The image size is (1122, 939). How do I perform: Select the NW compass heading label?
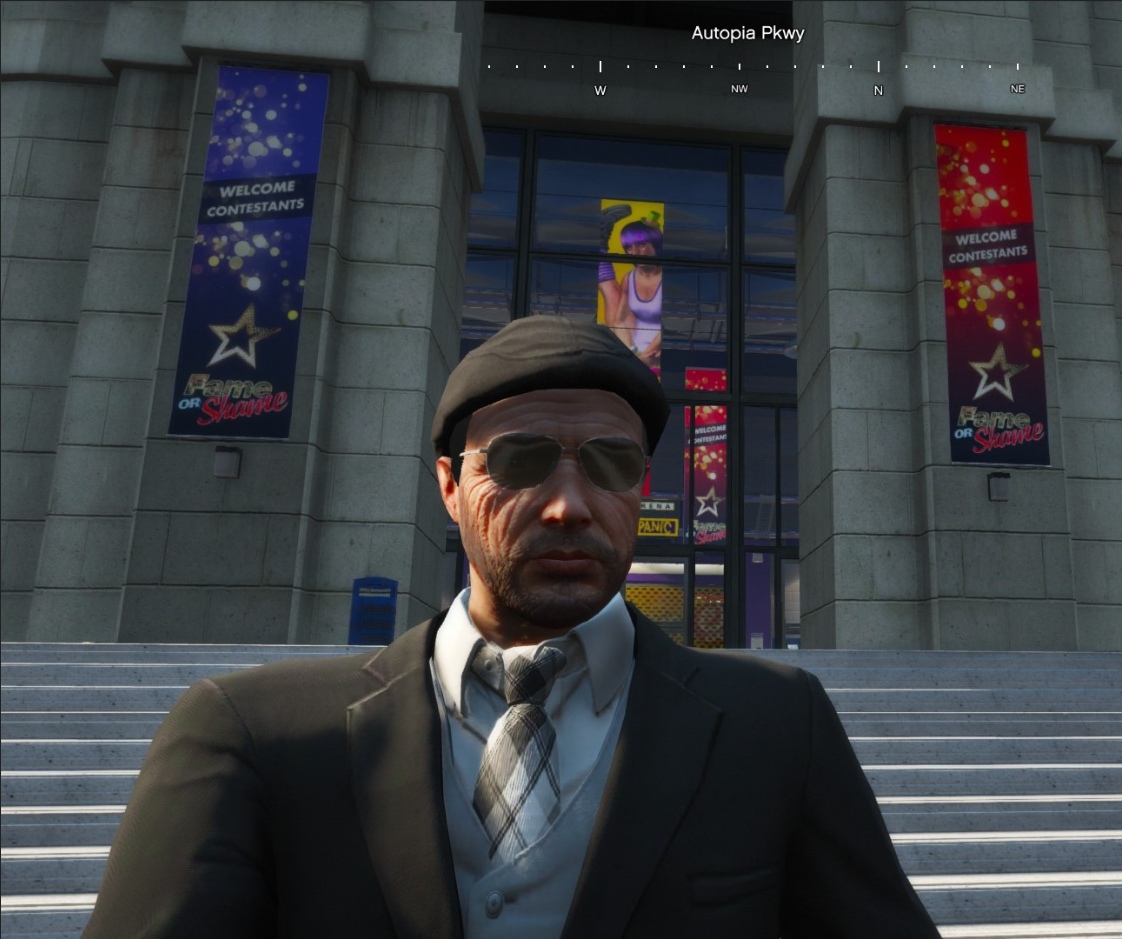click(739, 89)
